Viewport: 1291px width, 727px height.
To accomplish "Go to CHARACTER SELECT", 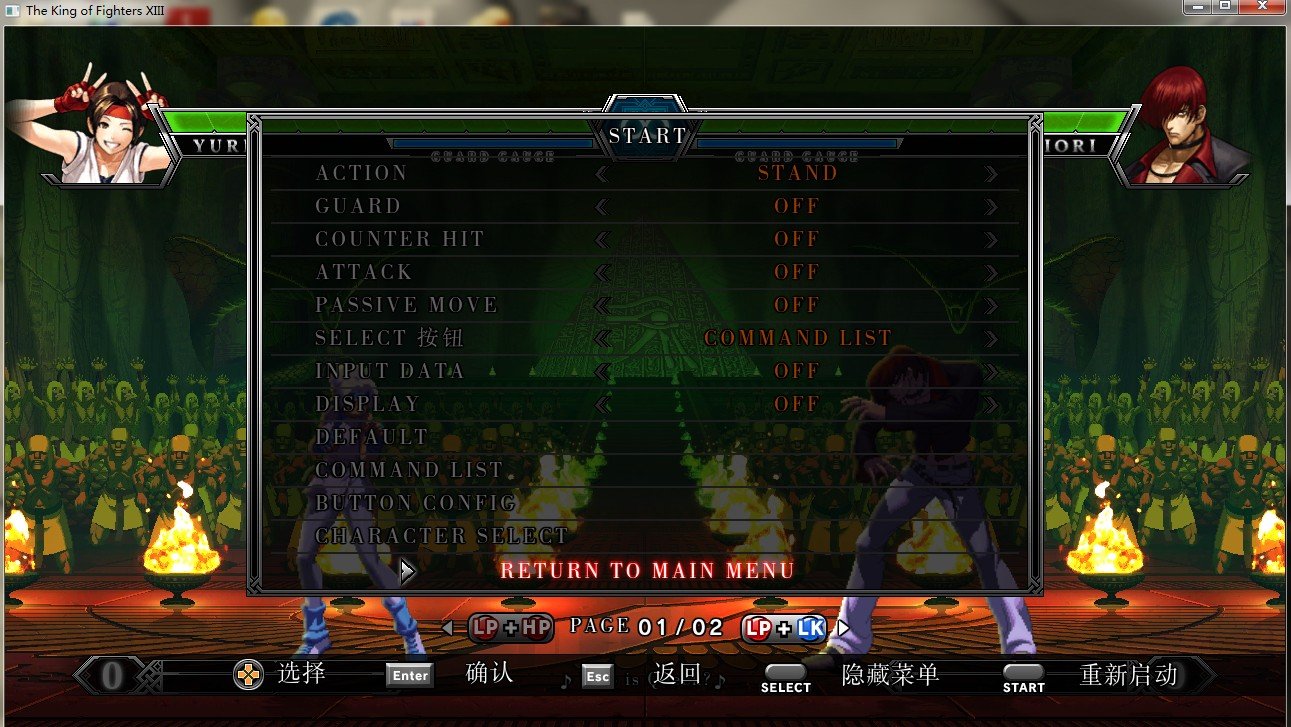I will [442, 536].
